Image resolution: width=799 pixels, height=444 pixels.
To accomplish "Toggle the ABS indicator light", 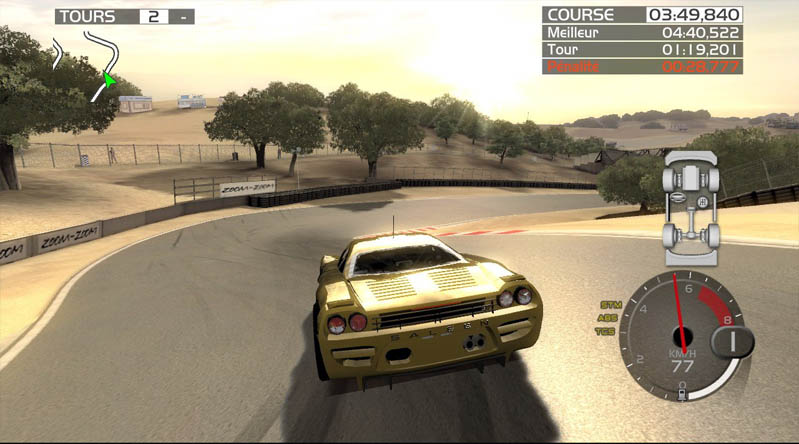I will coord(607,317).
